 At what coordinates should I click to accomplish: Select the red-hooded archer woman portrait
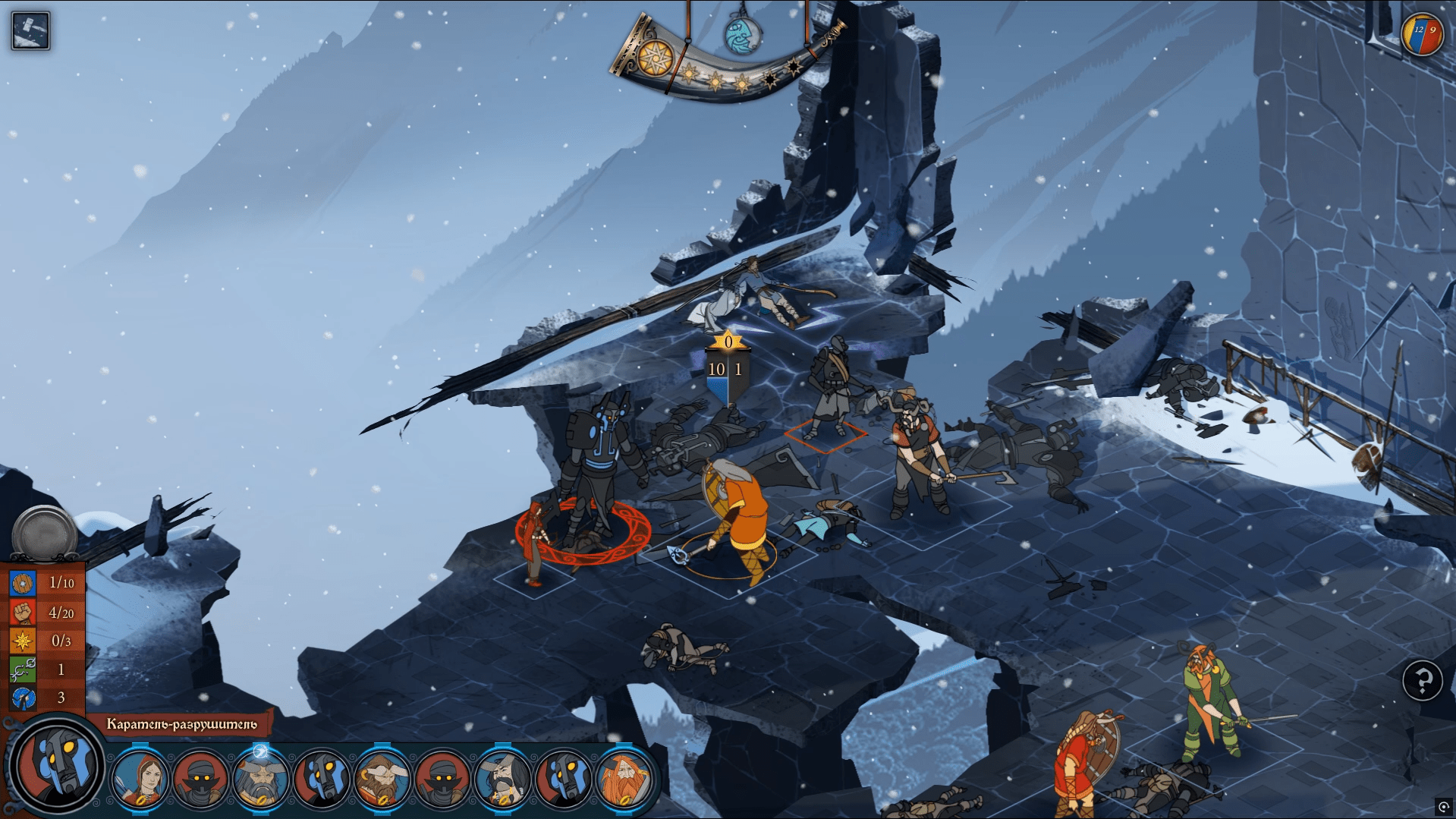140,778
